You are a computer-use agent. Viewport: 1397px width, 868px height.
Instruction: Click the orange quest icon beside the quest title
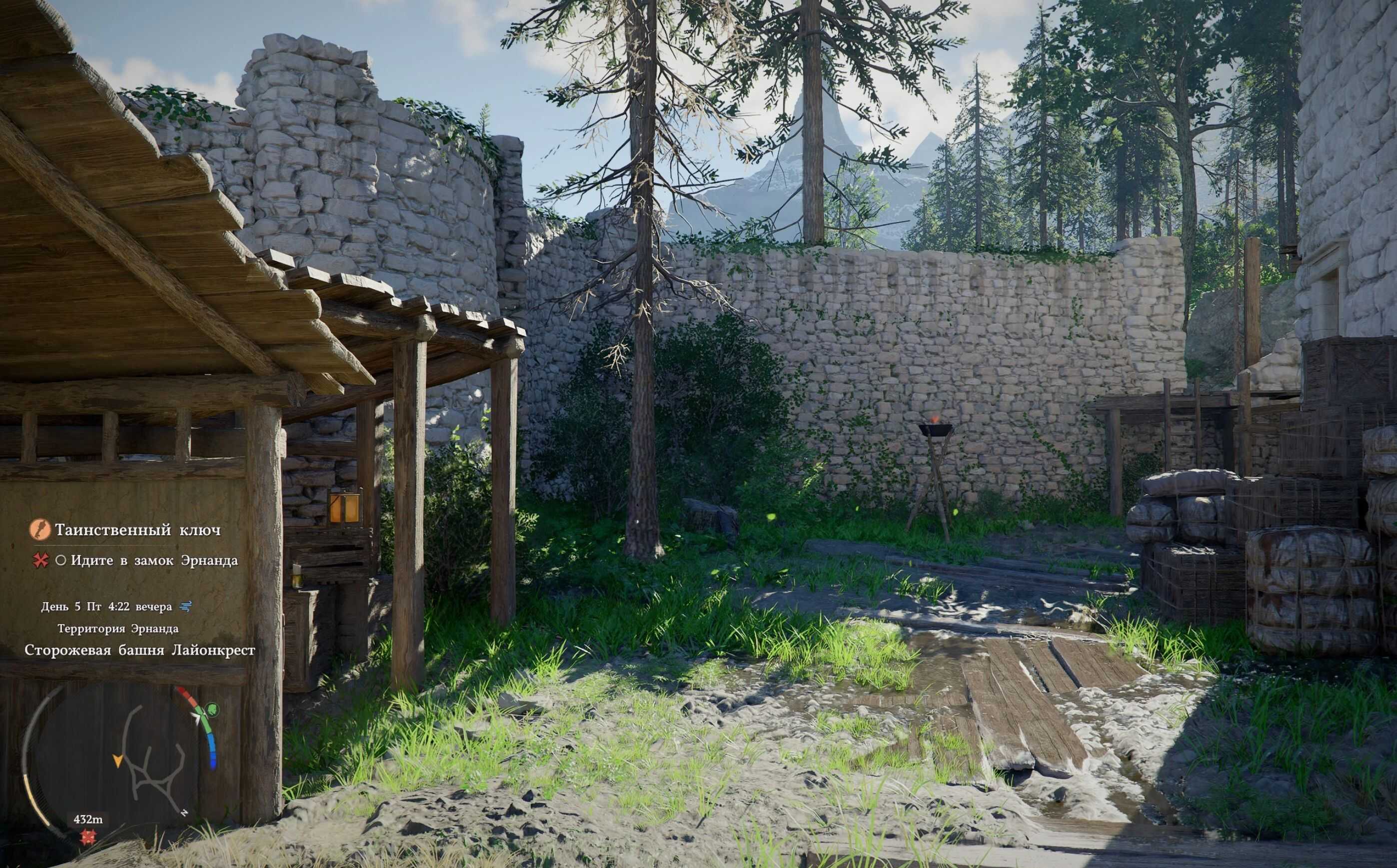[x=40, y=529]
